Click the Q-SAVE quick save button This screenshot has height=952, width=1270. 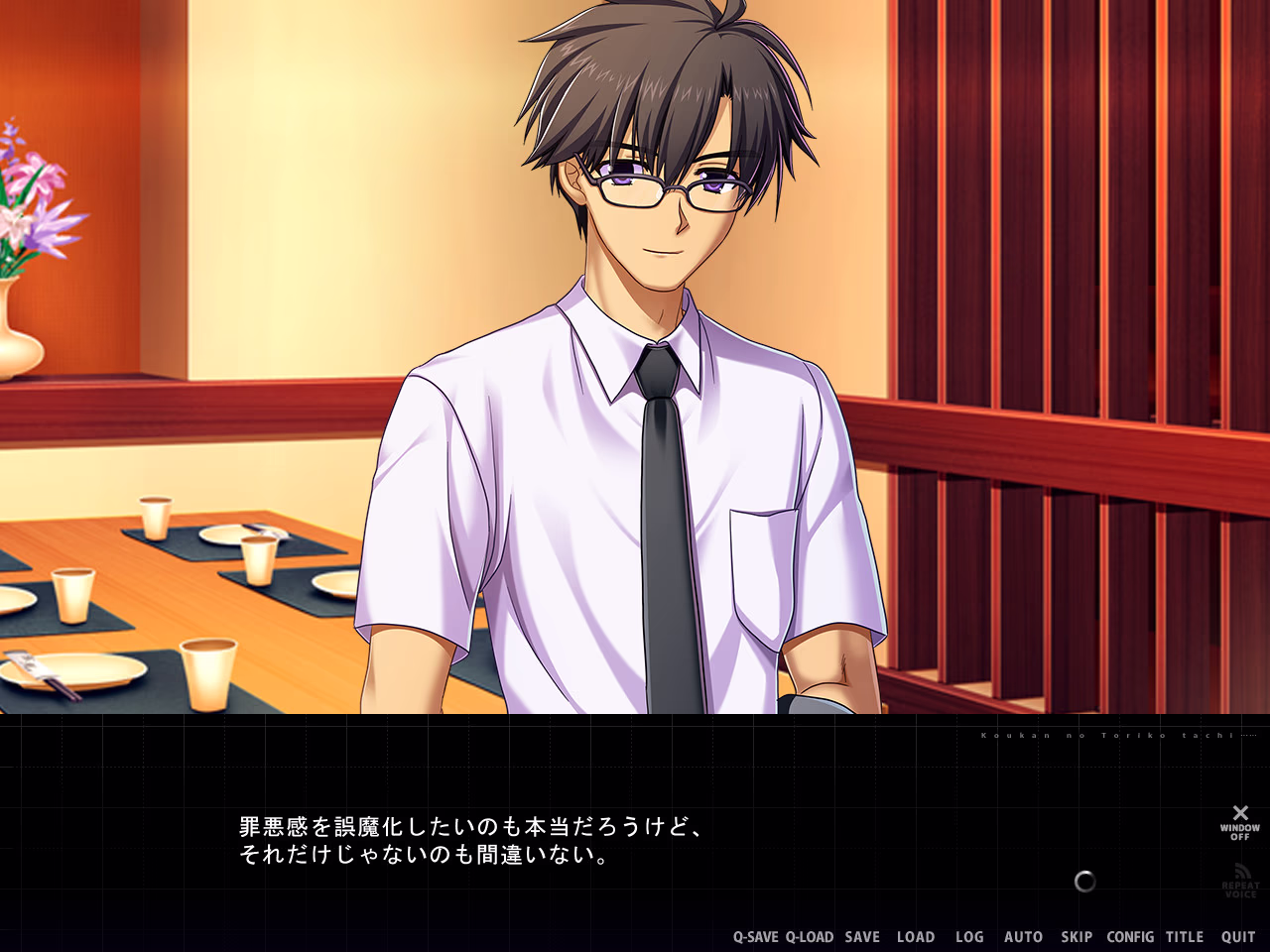[756, 937]
